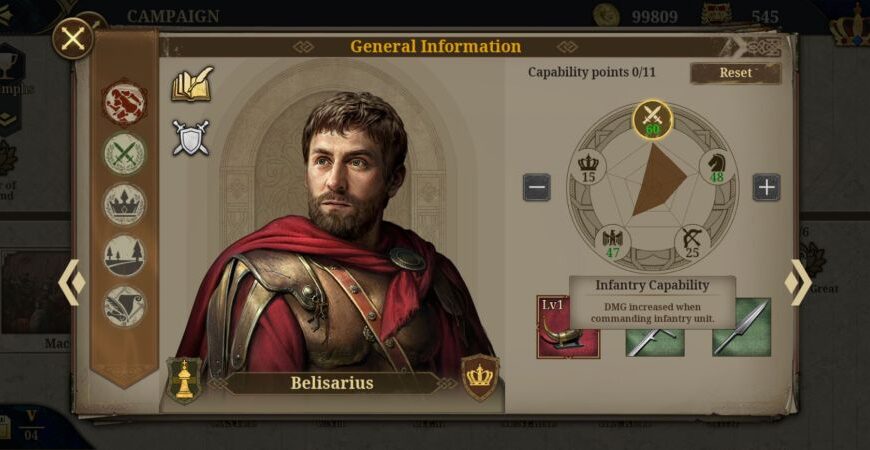Click the gold crown badge beside Belisarius
The height and width of the screenshot is (450, 870).
click(x=480, y=377)
